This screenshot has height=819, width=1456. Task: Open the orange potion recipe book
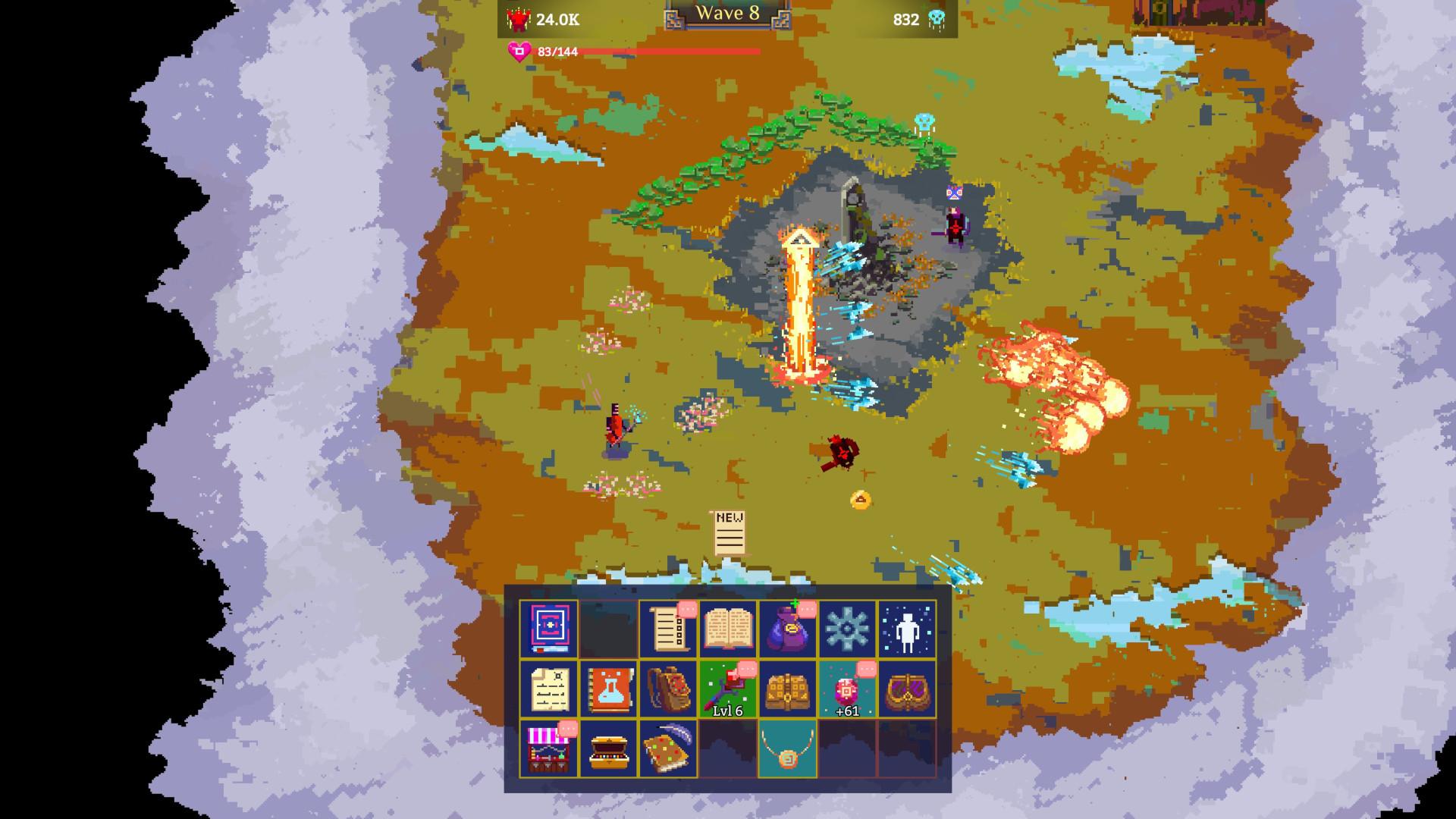[x=608, y=689]
